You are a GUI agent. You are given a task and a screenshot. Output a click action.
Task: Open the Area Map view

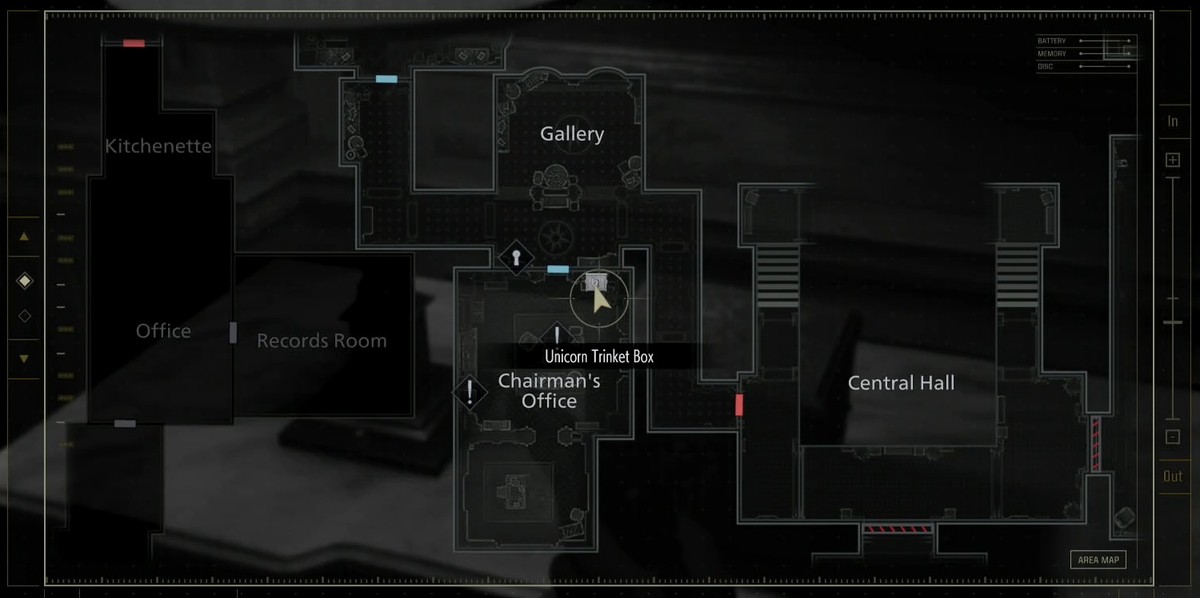[1097, 560]
